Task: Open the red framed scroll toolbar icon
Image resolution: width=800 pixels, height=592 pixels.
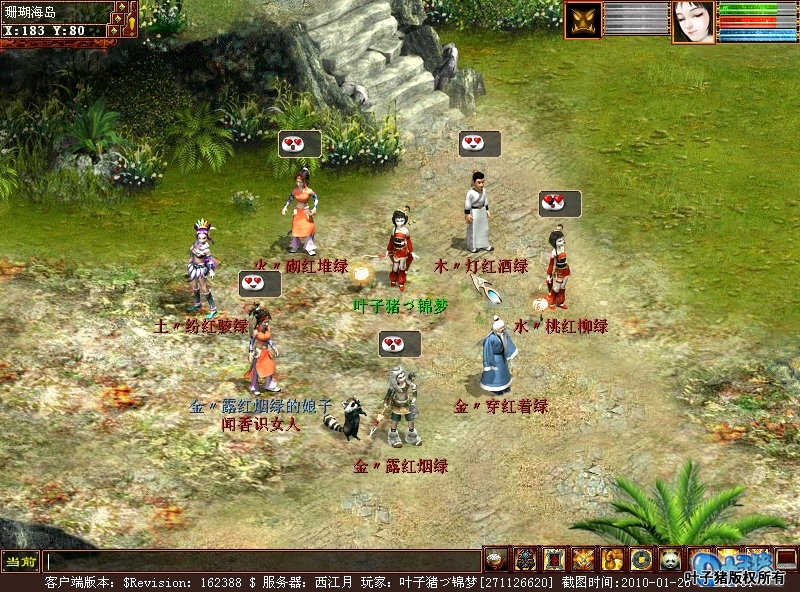Action: tap(554, 559)
